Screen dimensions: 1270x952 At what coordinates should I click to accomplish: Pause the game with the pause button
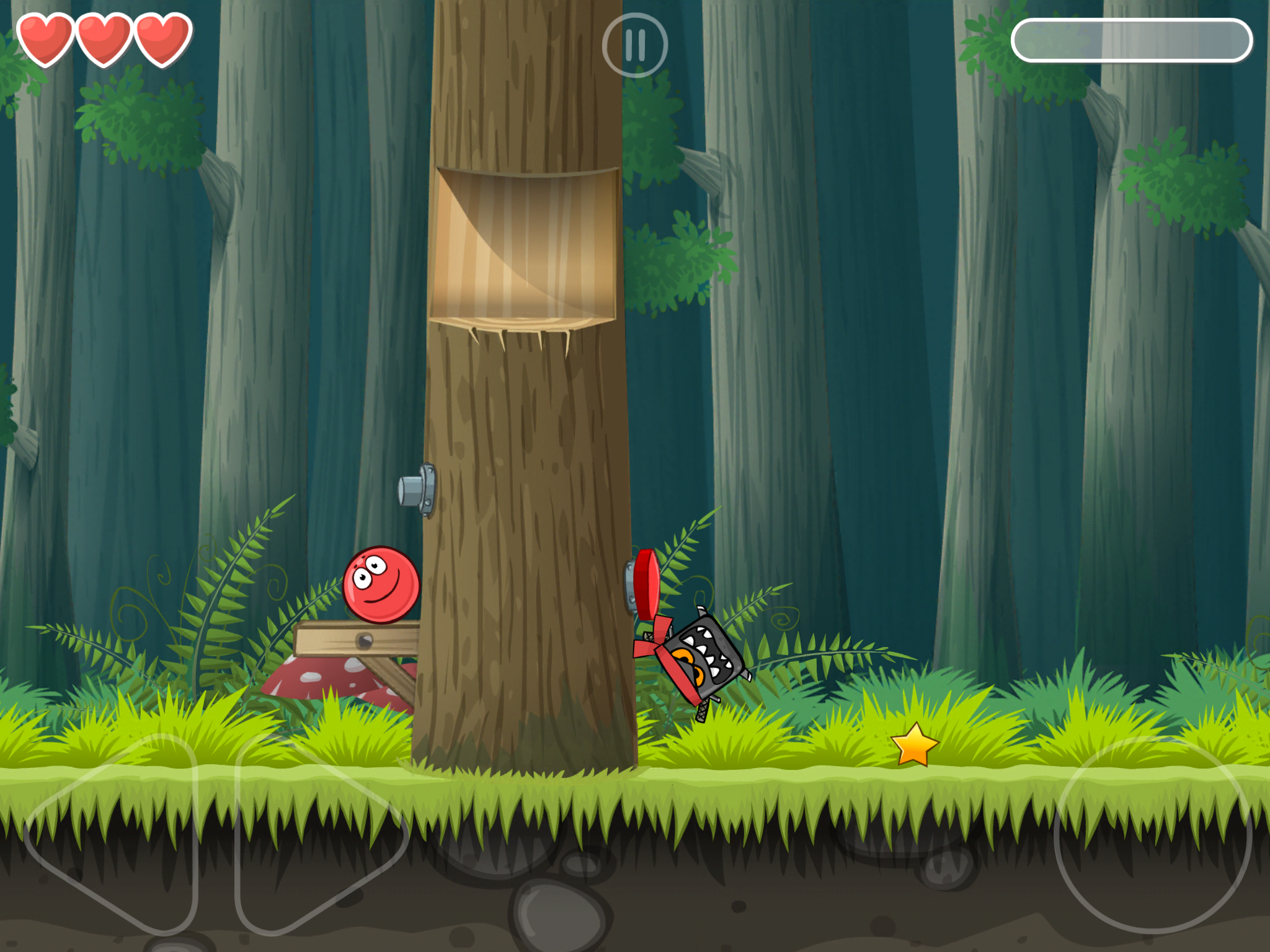634,45
